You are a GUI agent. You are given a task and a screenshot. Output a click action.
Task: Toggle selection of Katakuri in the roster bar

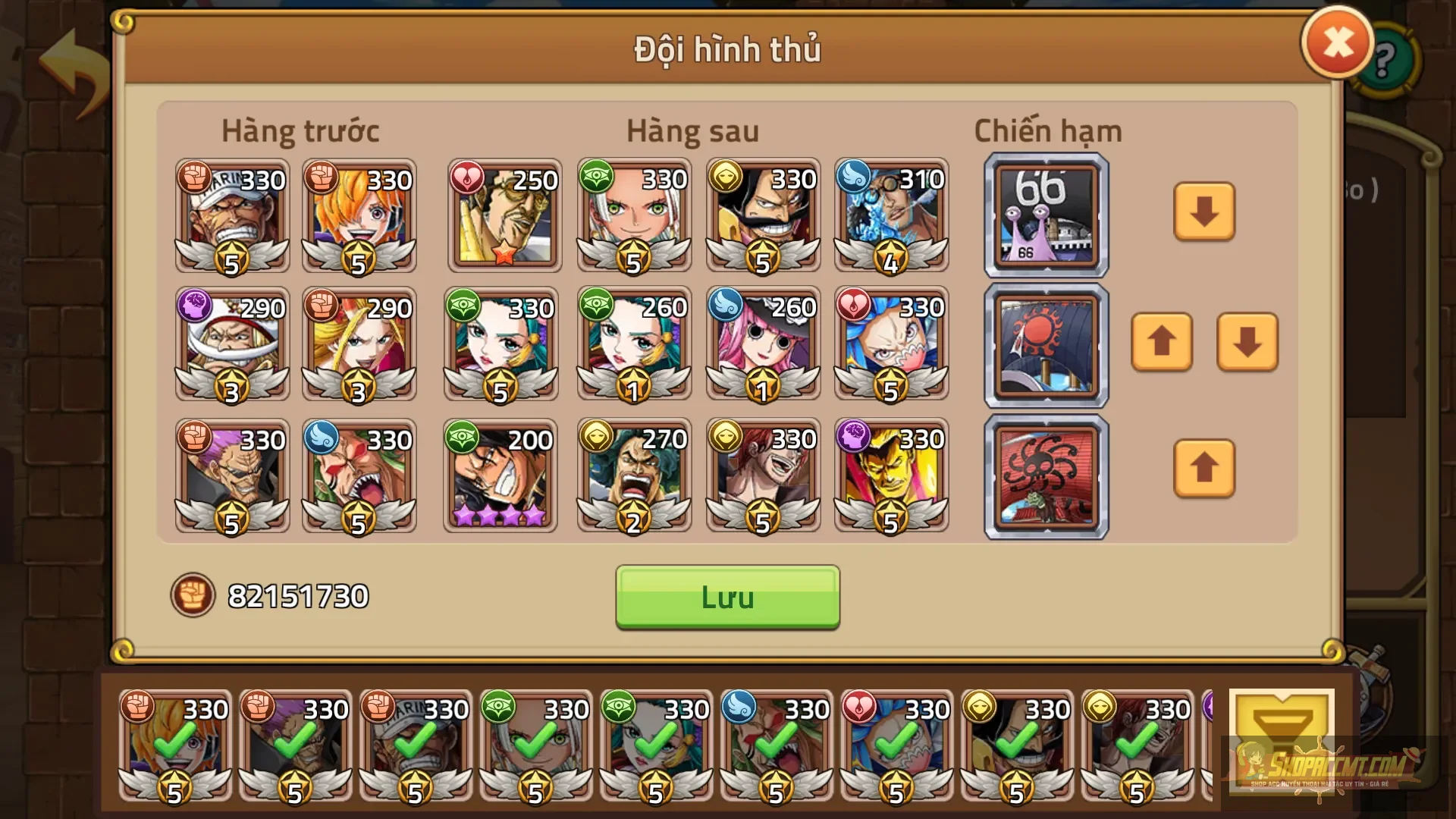point(293,747)
